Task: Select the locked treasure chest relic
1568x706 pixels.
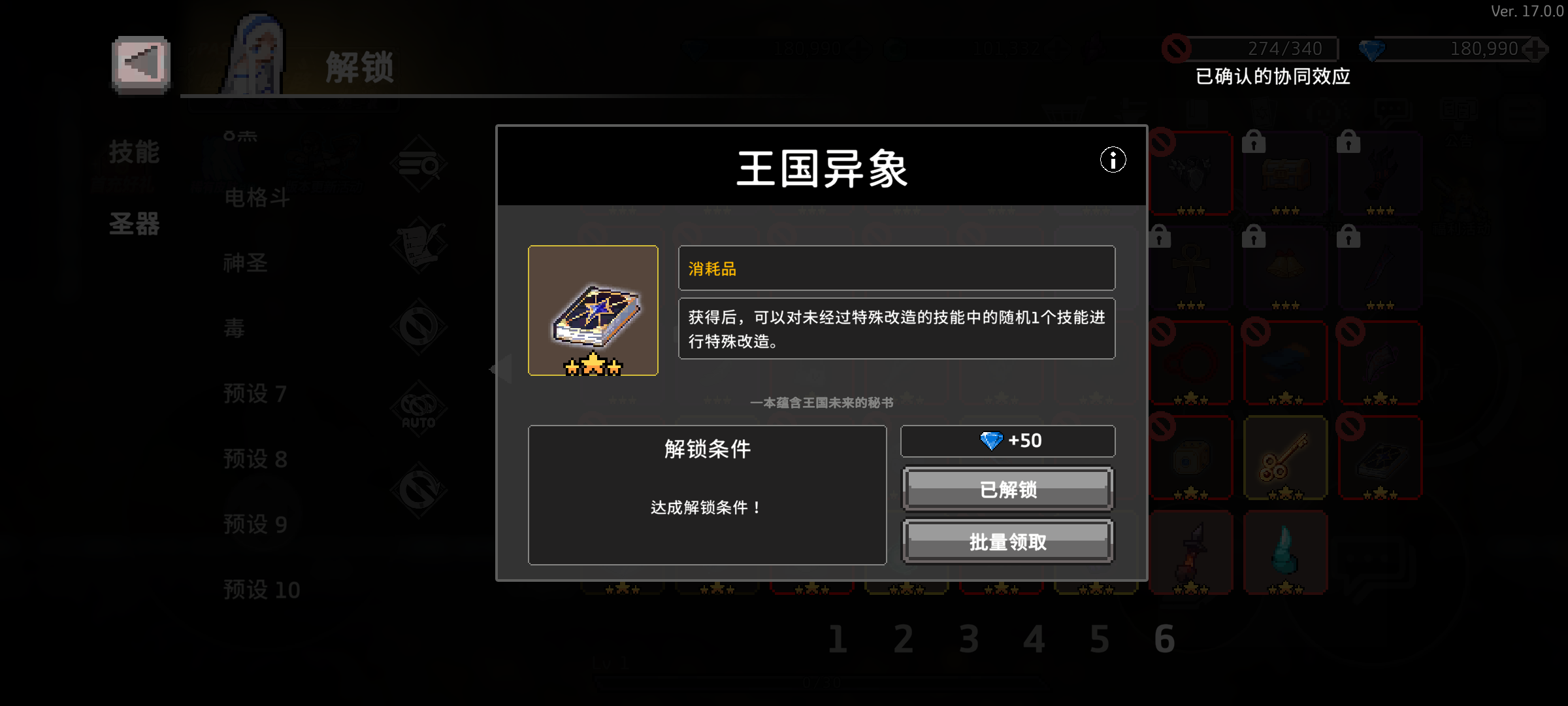Action: [1285, 173]
